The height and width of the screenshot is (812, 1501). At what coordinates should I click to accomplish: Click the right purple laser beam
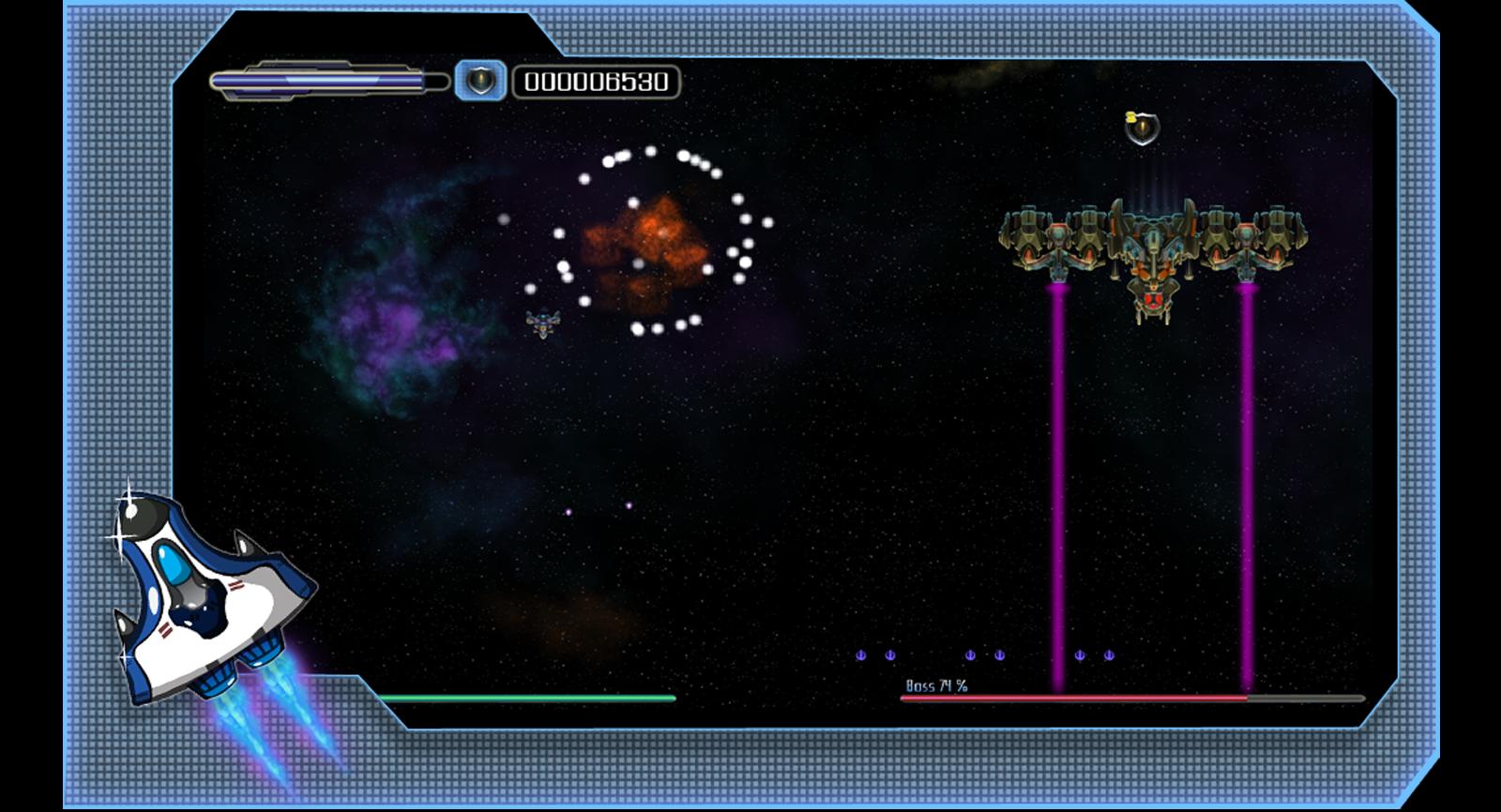(x=1248, y=488)
